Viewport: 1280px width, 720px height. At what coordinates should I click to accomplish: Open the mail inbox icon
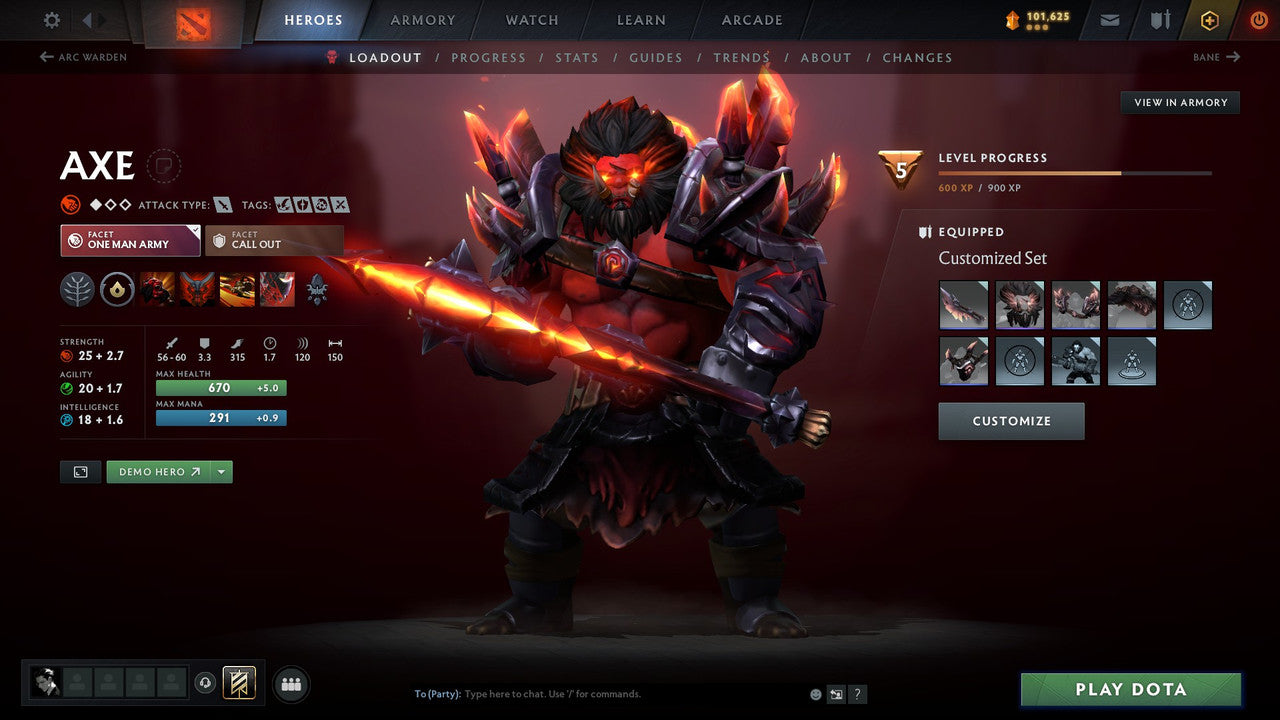click(x=1108, y=19)
